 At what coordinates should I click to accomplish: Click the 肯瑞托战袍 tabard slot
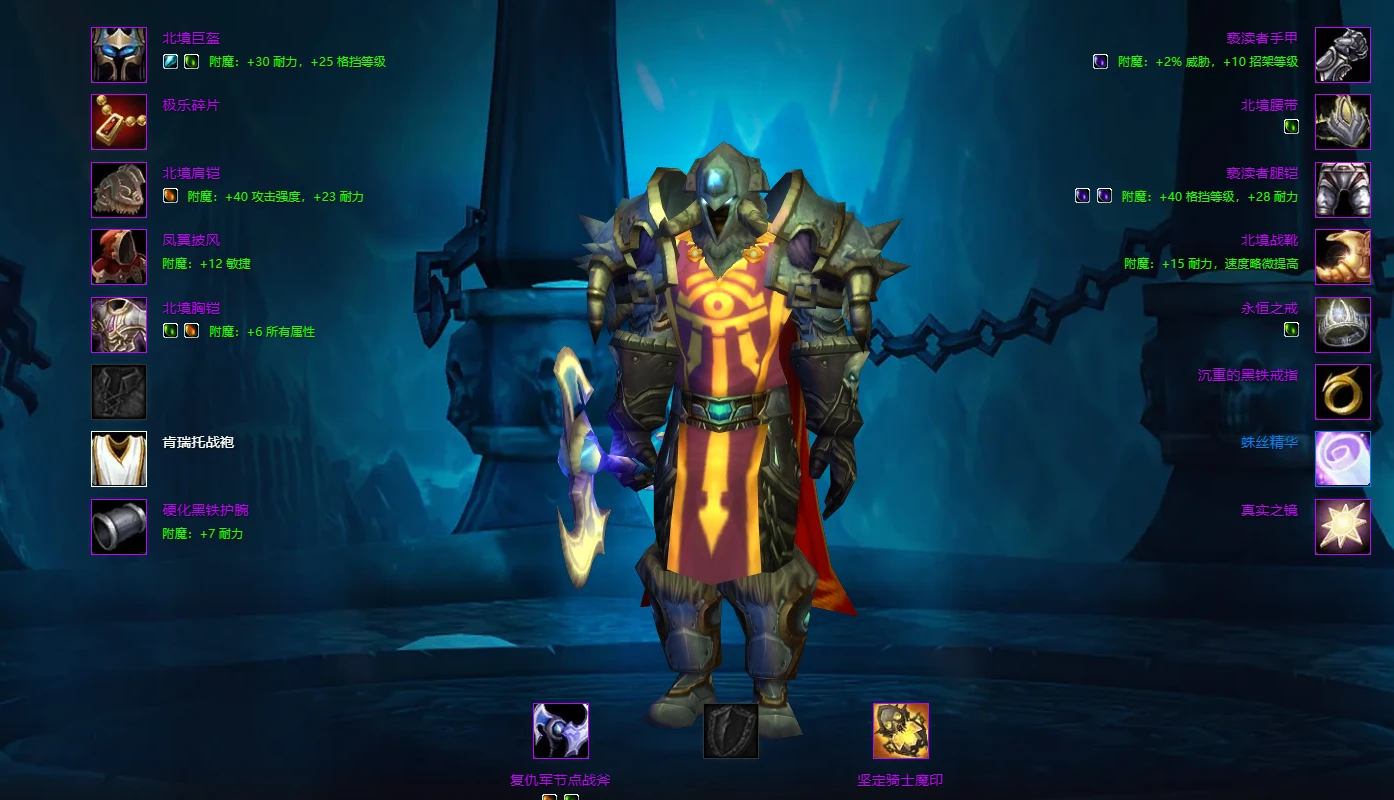coord(119,459)
